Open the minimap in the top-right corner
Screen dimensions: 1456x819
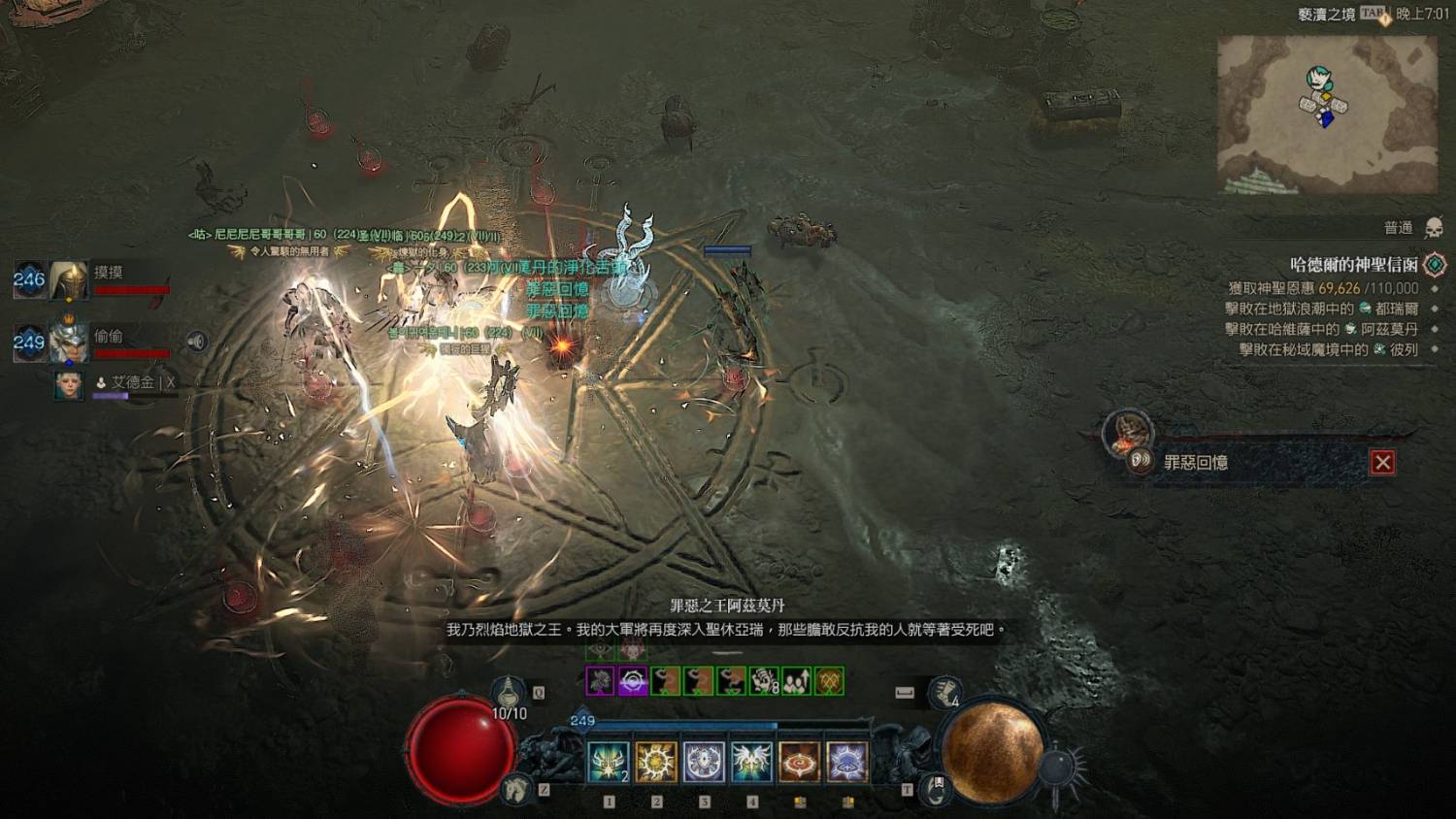click(x=1327, y=115)
